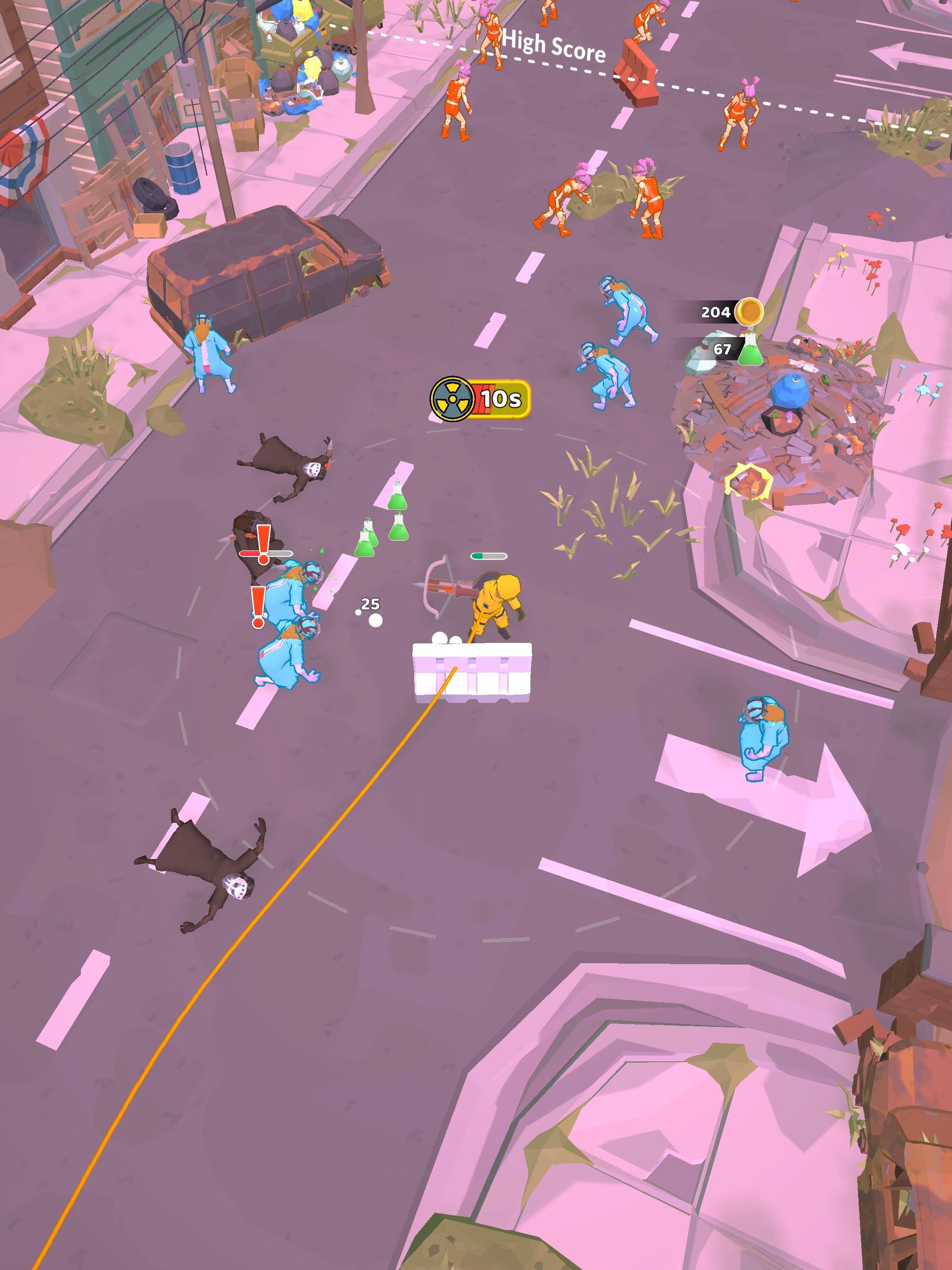Open the 67 flask count display
The height and width of the screenshot is (1270, 952).
click(x=722, y=349)
